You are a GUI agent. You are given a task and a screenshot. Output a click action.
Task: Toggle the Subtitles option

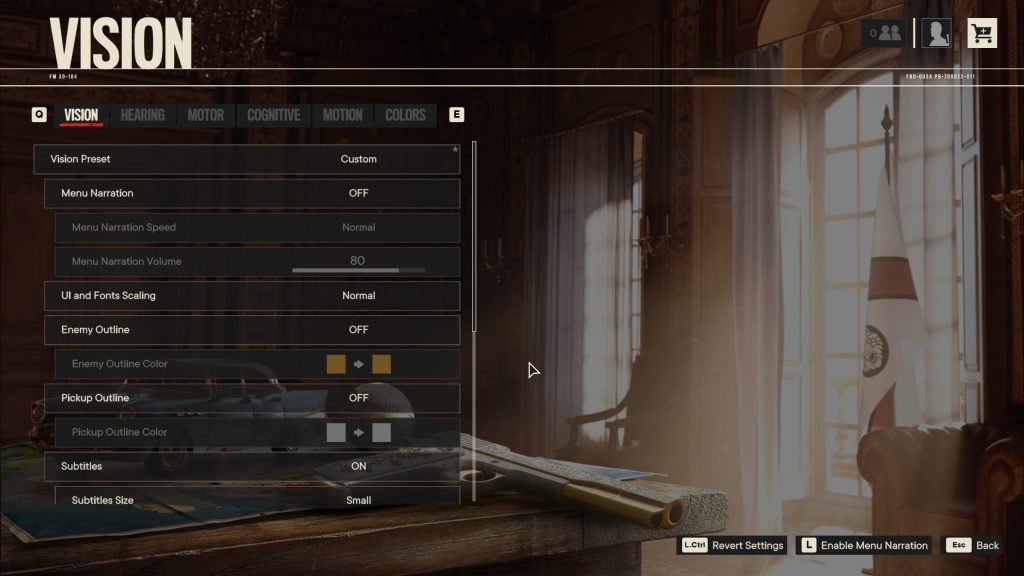[252, 466]
